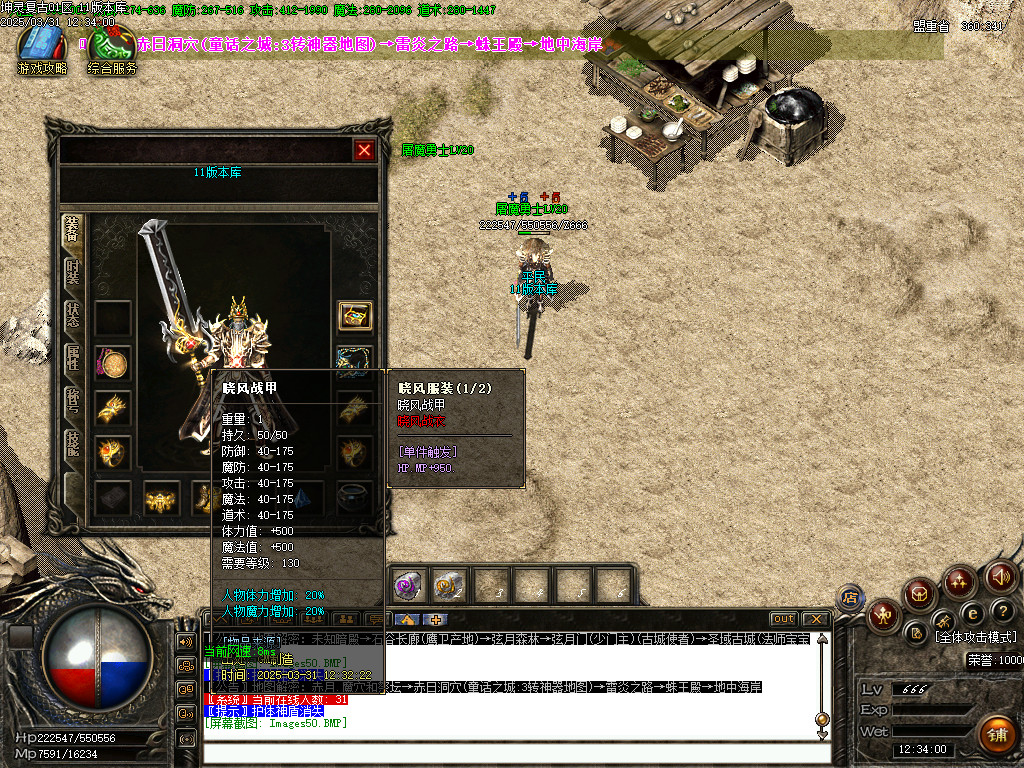This screenshot has height=768, width=1024.
Task: Use the purple scroll in hotbar slot 1
Action: tap(406, 585)
